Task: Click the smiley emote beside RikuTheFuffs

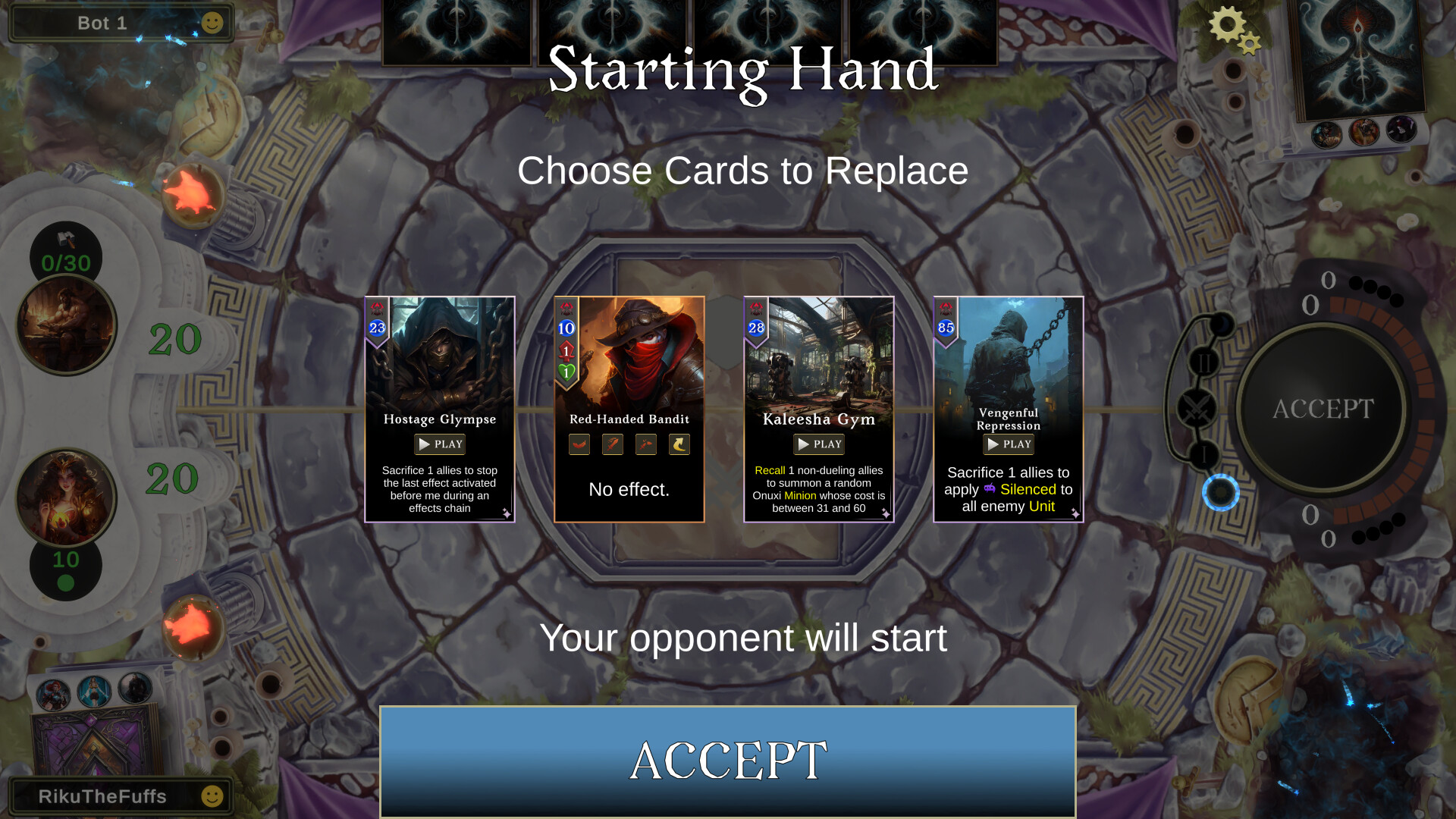Action: (x=212, y=796)
